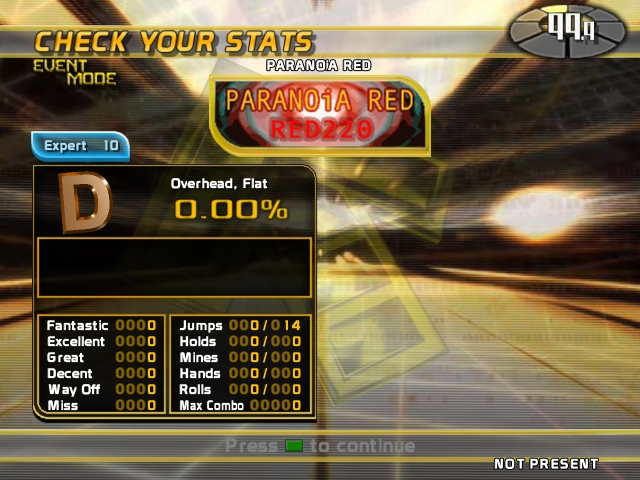Select the PARANOiA RED song banner
The image size is (640, 480).
point(319,114)
